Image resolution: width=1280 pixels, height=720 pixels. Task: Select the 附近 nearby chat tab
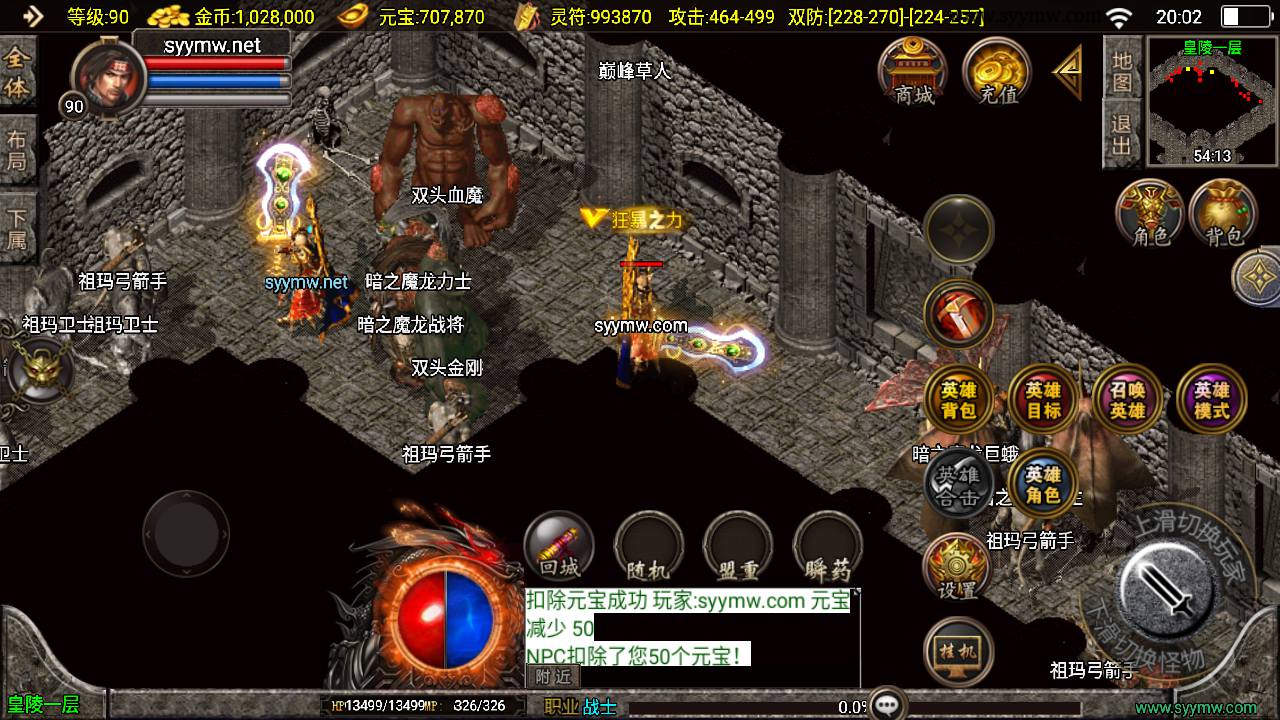[553, 676]
